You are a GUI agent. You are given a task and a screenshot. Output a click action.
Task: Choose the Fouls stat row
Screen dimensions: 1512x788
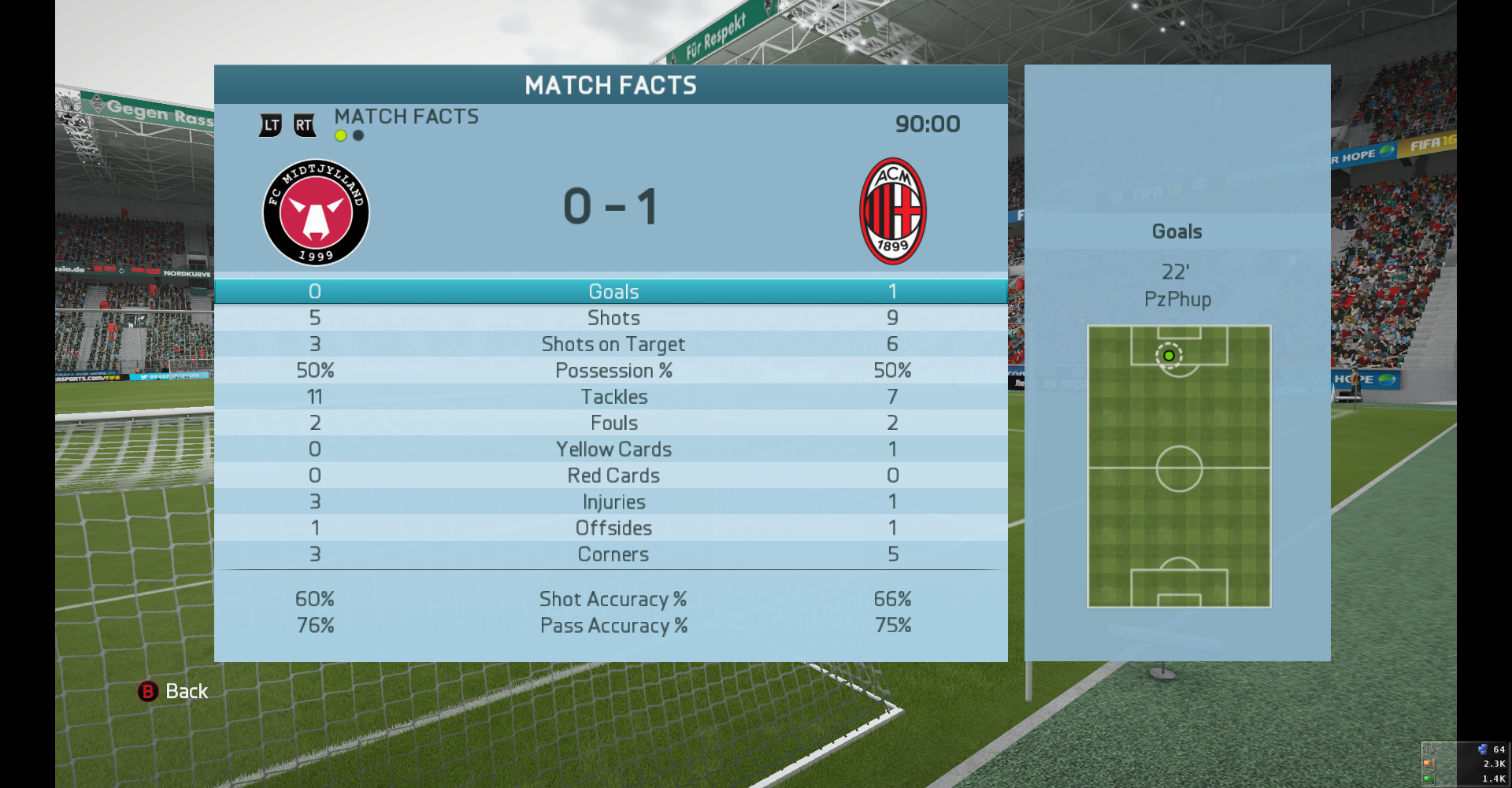click(611, 423)
